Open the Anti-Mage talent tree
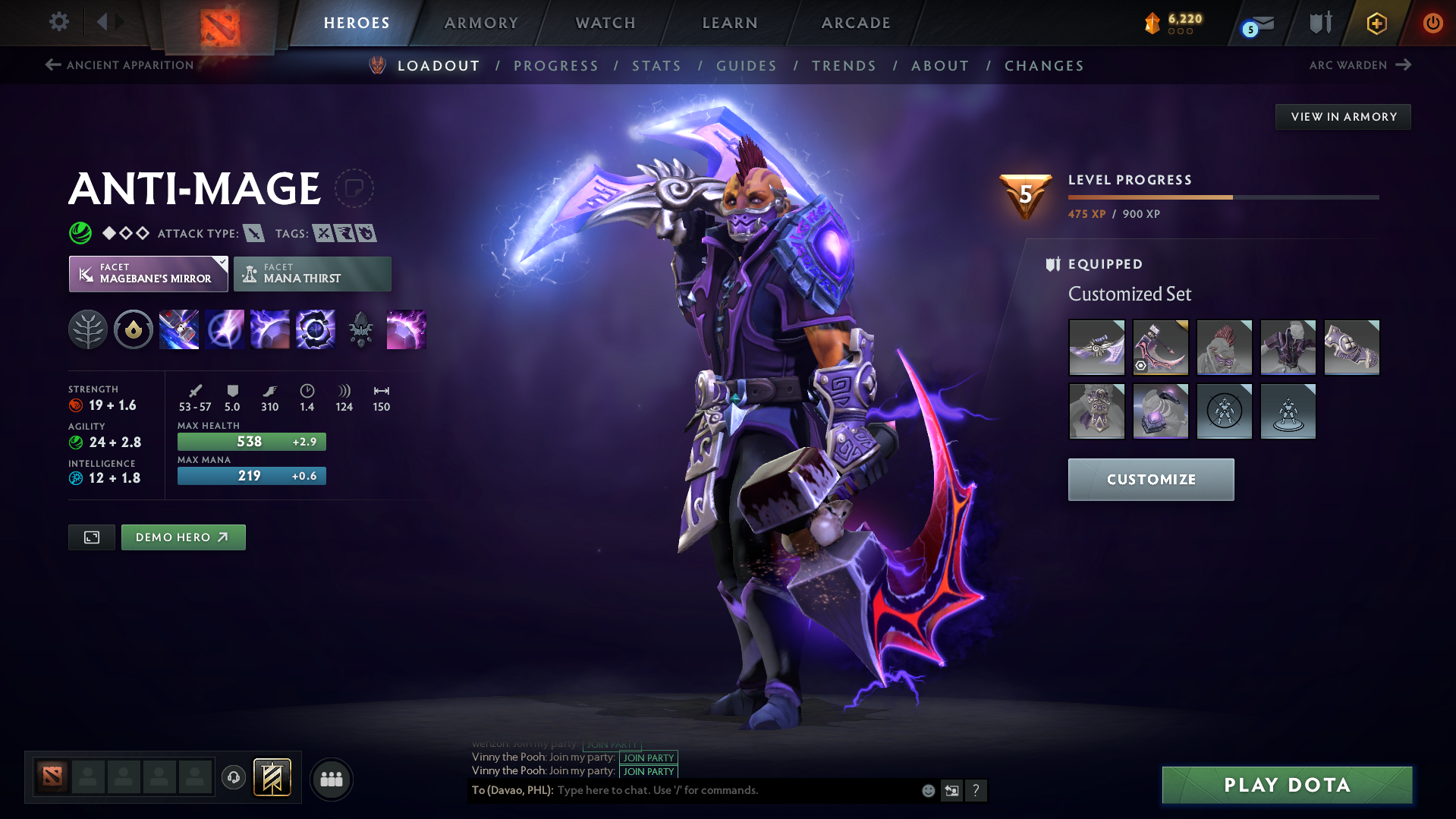 click(88, 329)
